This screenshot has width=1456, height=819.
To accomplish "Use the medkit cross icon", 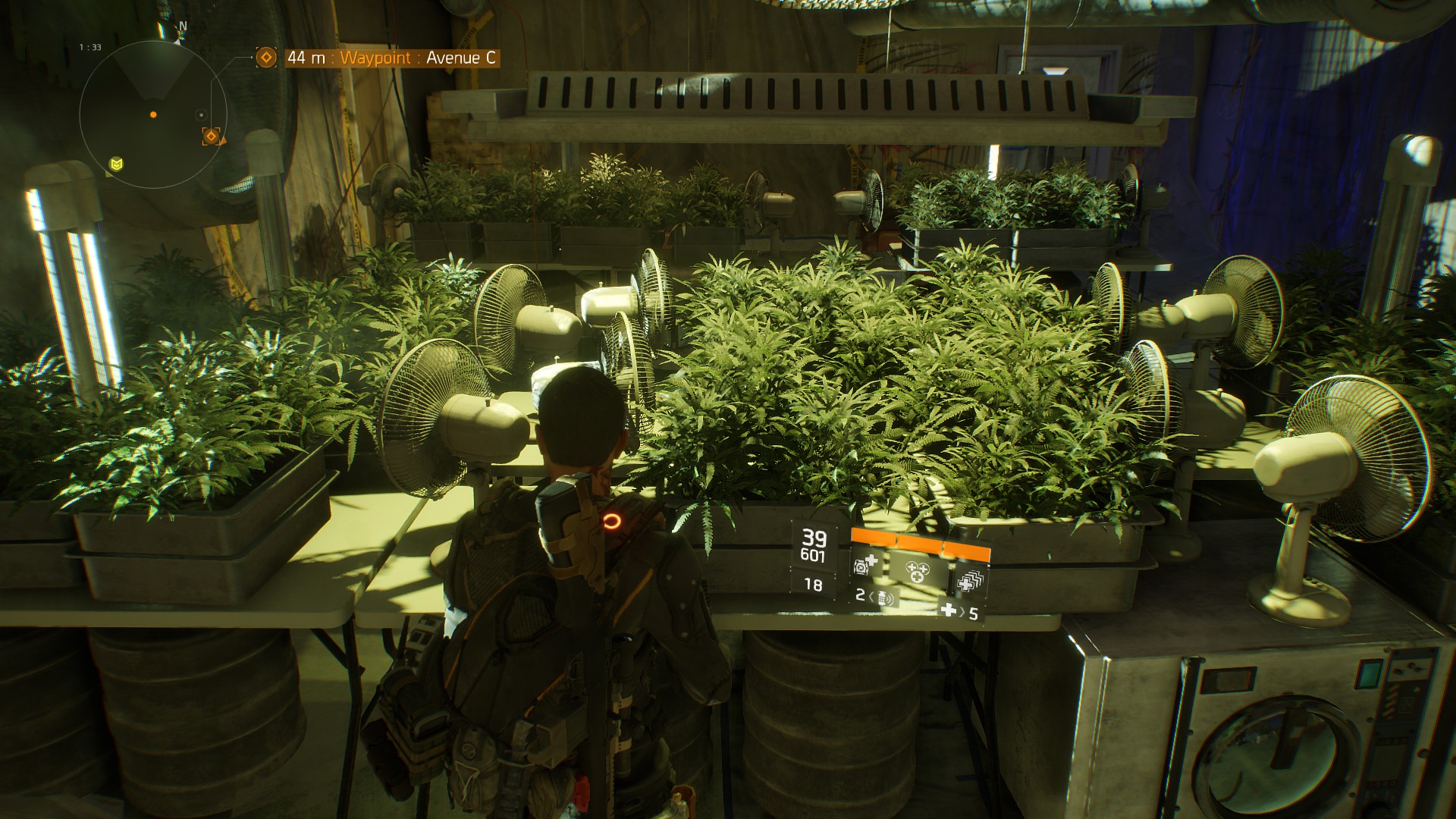I will coord(948,610).
